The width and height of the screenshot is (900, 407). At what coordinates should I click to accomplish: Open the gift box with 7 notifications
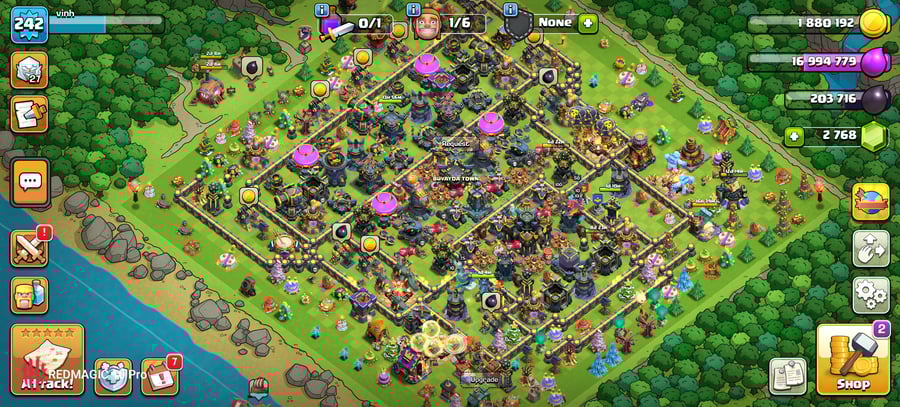159,376
